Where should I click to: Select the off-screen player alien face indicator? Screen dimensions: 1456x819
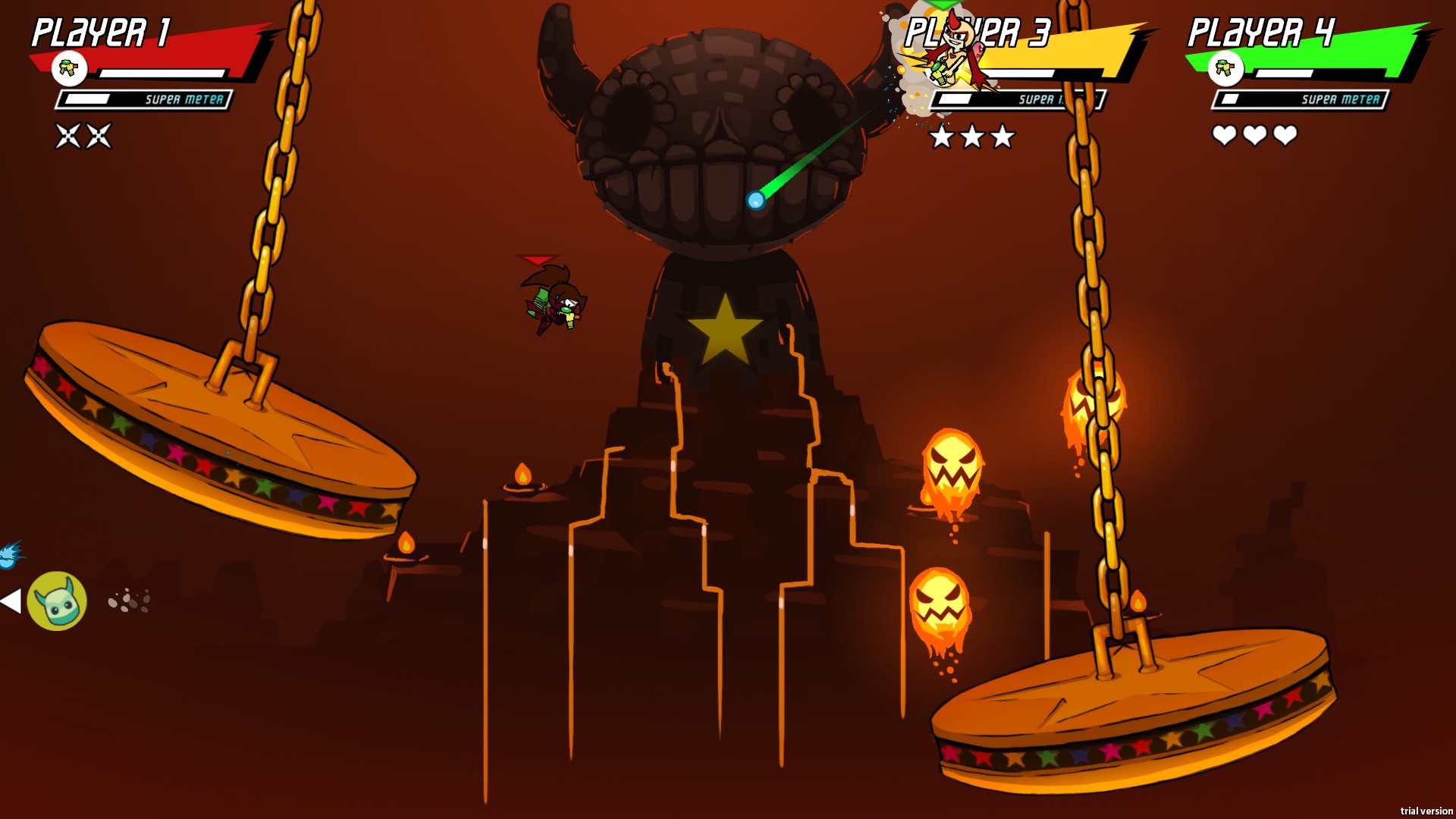point(57,601)
